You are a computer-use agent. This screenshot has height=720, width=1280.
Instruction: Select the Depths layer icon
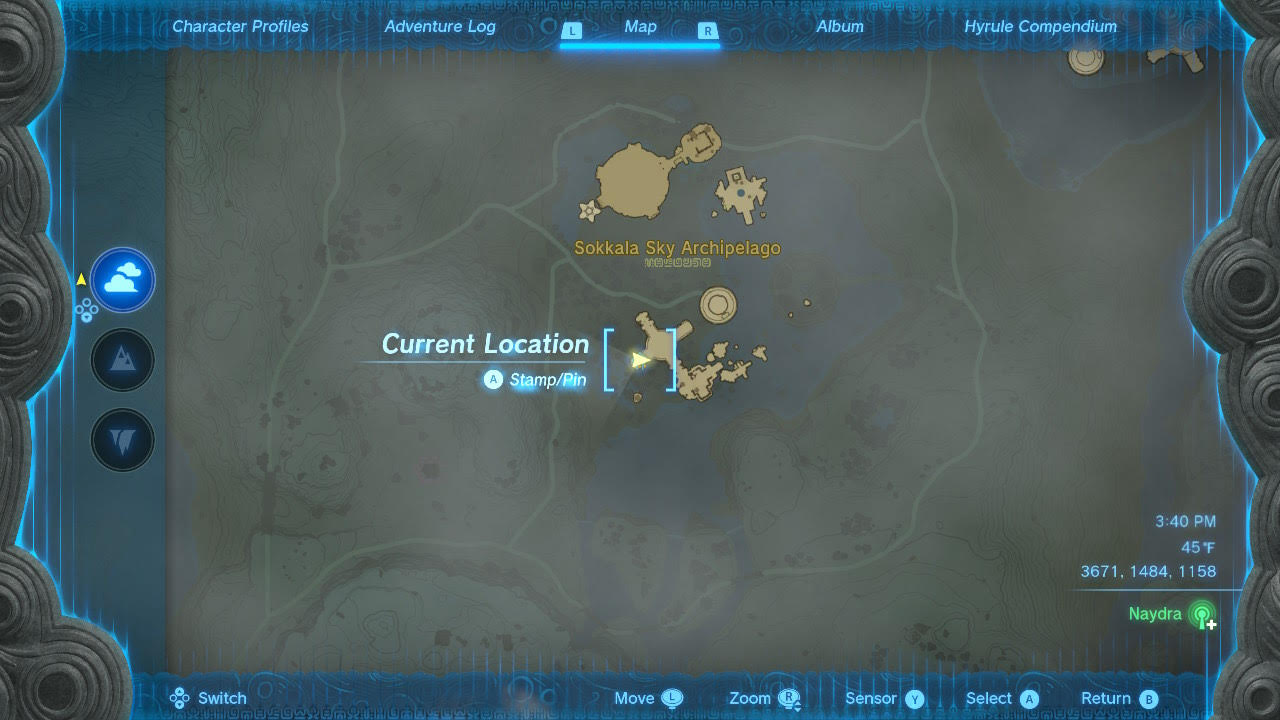coord(121,439)
